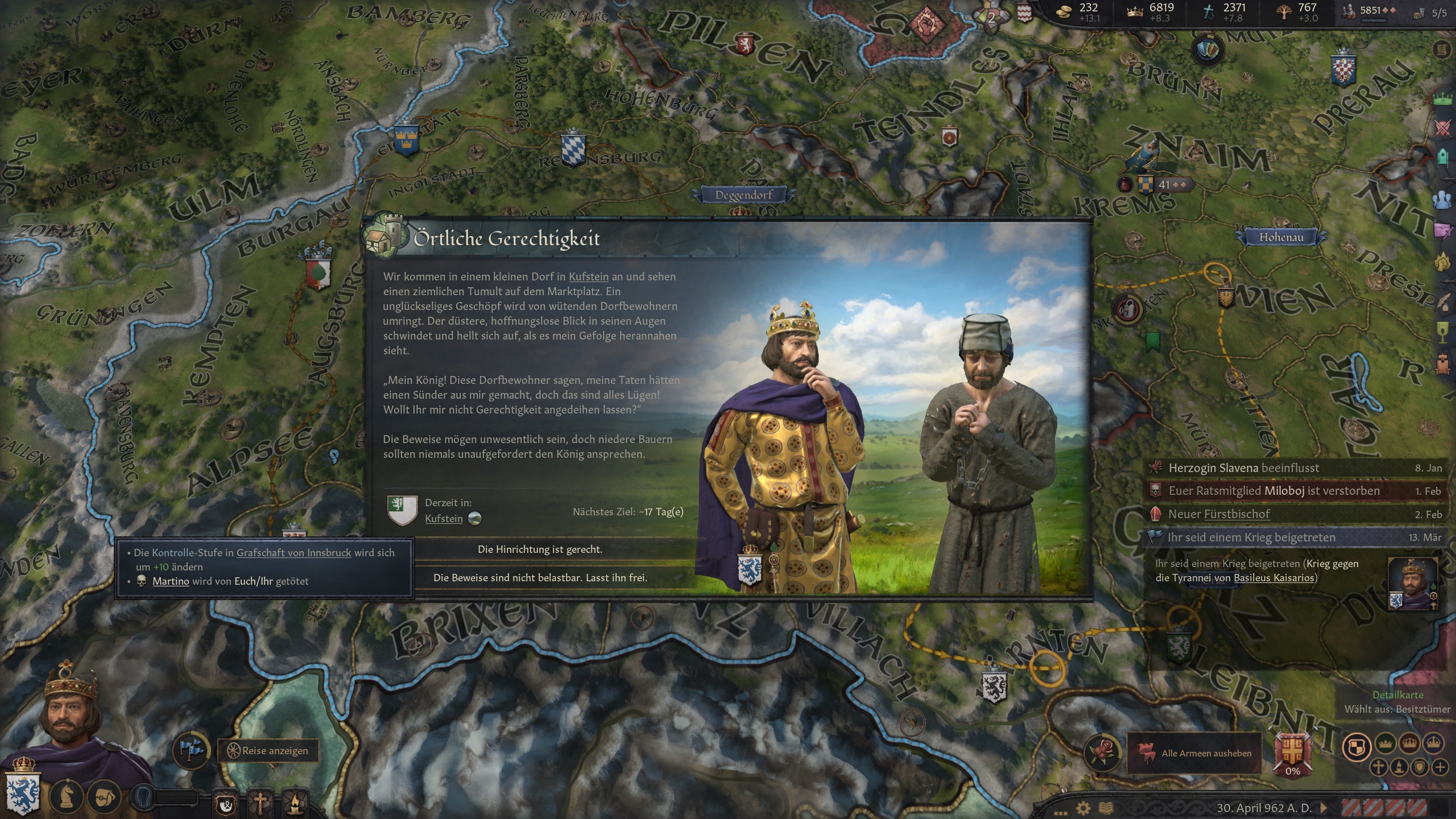Open the settings gear menu

(1083, 808)
